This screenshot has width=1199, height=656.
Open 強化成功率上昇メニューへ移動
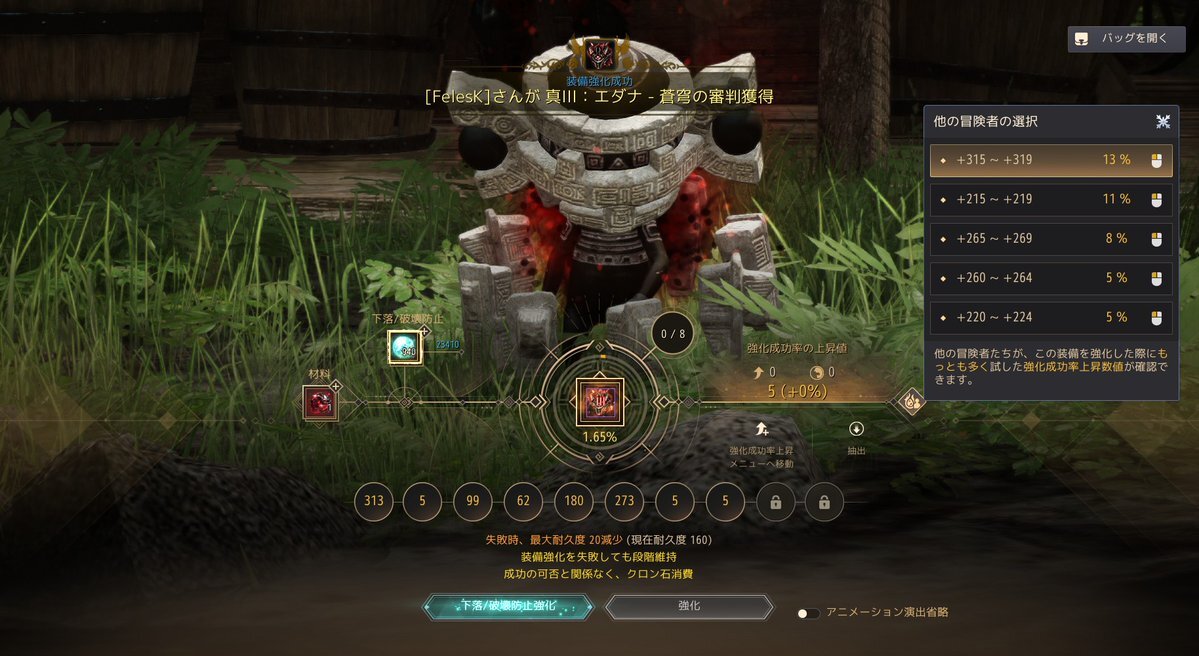click(762, 430)
